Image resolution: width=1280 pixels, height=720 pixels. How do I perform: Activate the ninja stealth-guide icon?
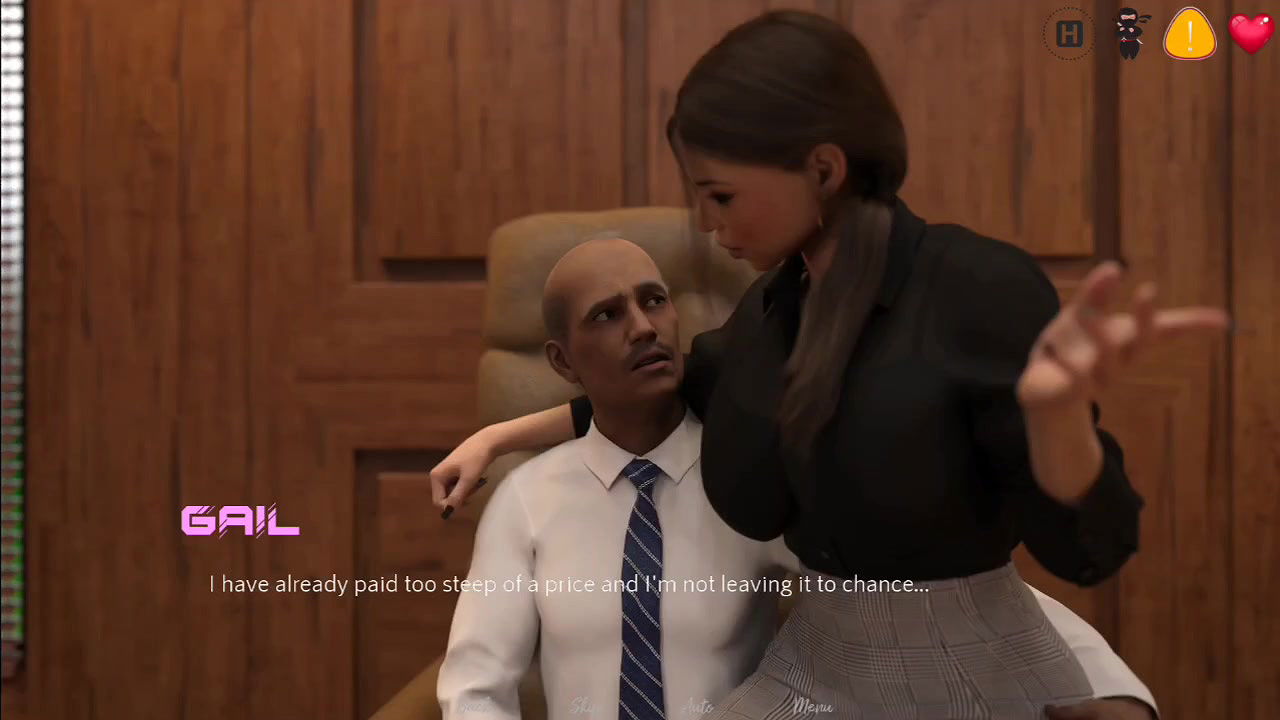coord(1130,34)
